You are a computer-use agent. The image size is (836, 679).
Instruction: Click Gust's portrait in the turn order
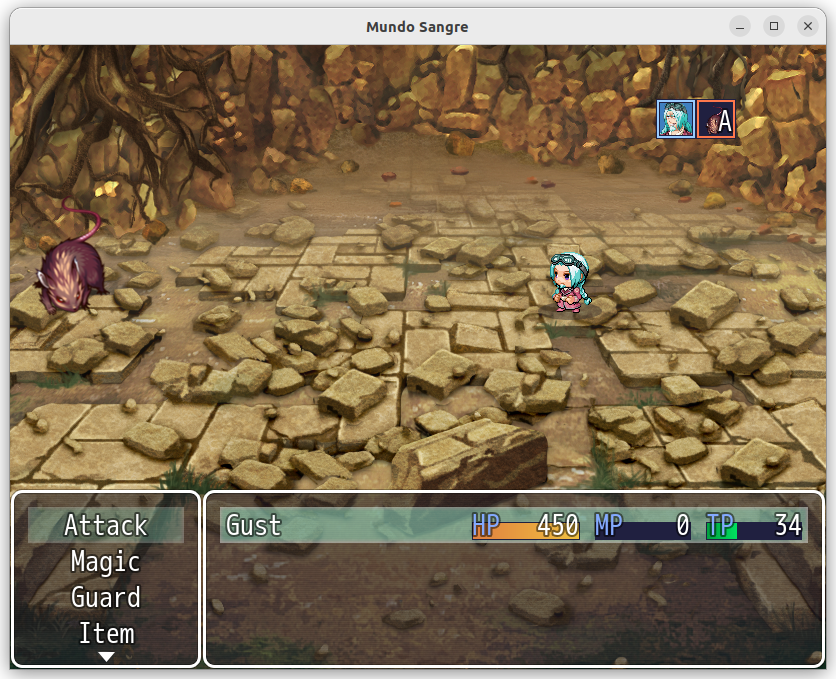pos(675,119)
